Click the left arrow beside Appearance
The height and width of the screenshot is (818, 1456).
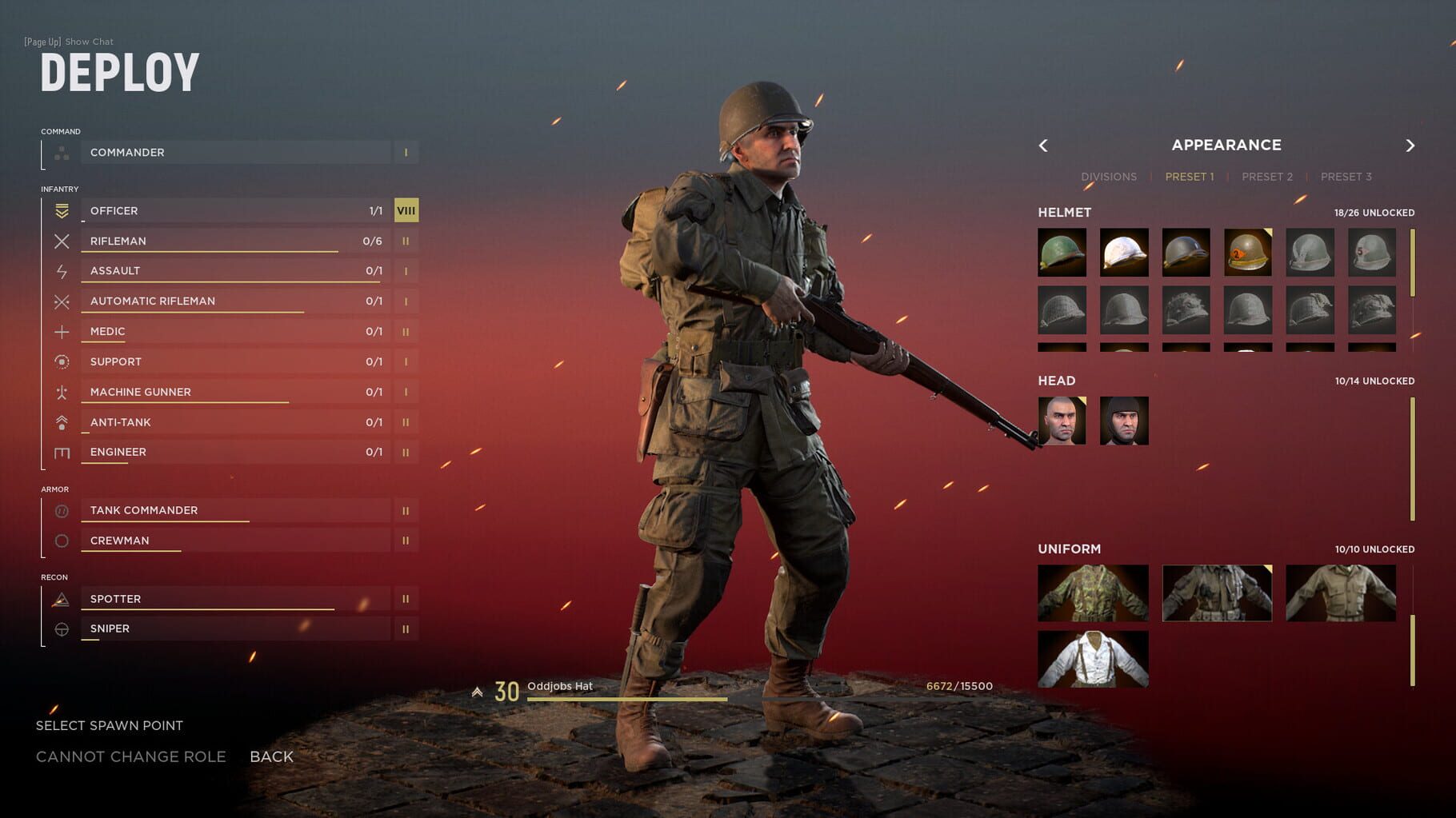pos(1044,146)
